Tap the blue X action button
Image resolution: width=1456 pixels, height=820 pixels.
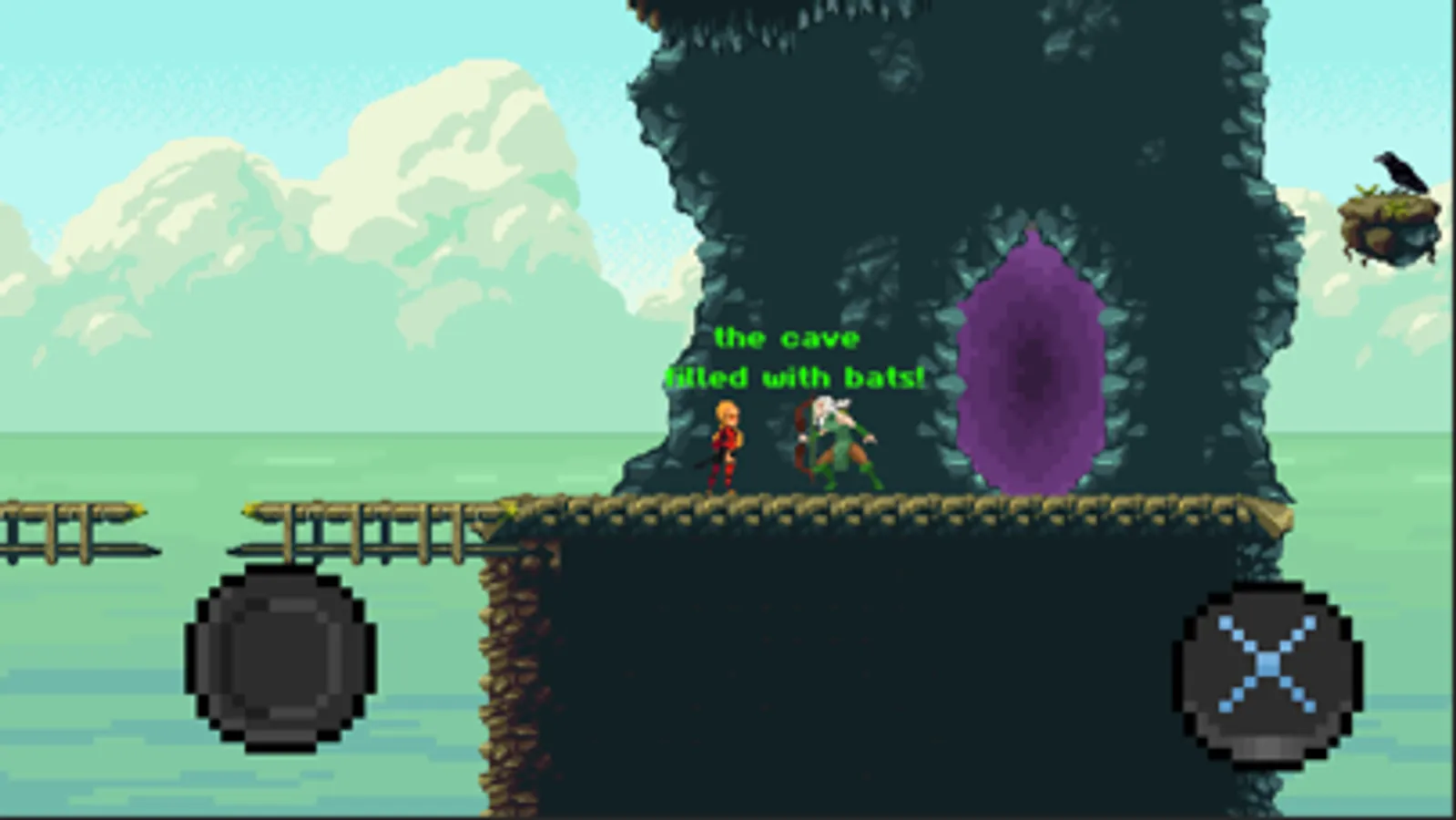click(1266, 666)
